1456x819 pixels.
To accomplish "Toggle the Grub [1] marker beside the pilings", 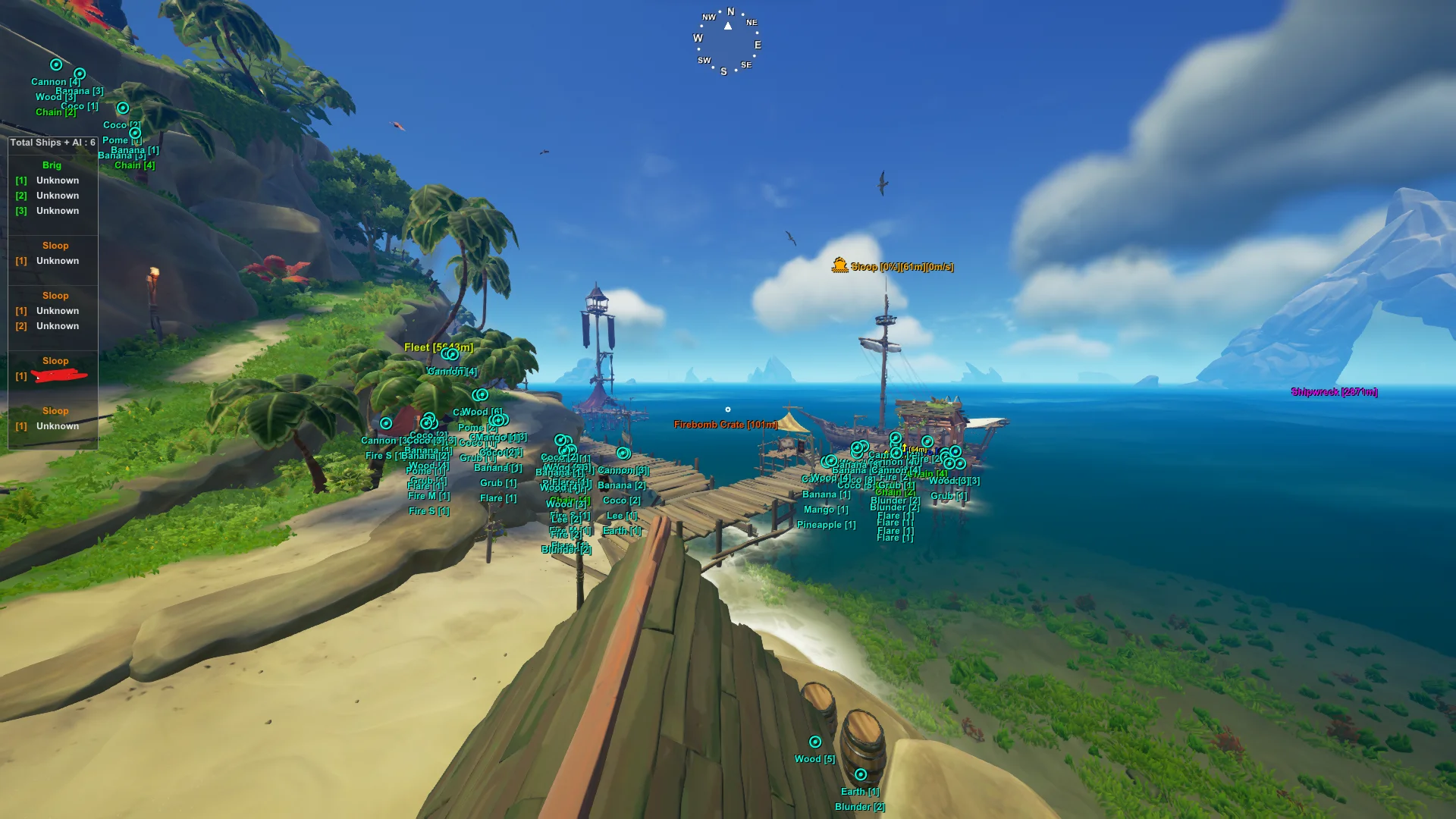I will 949,495.
